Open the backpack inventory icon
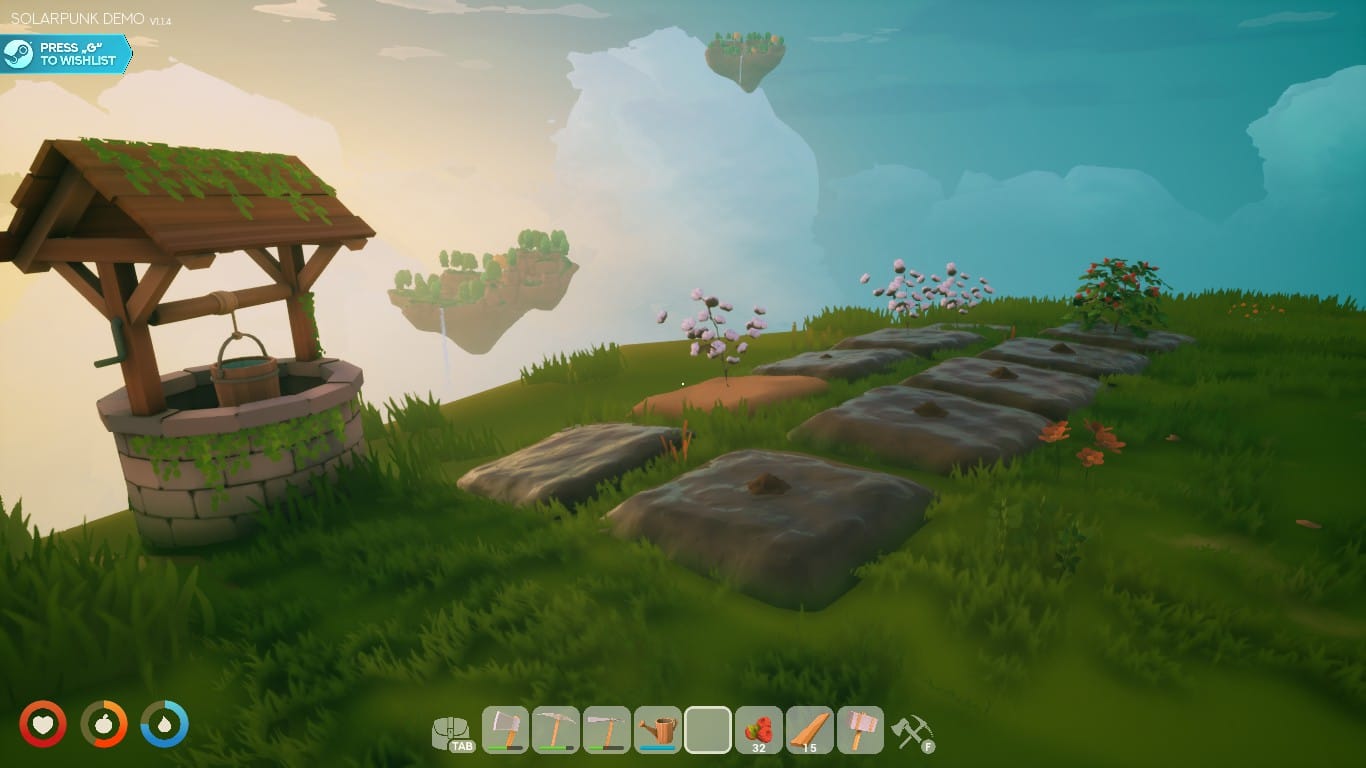 [x=452, y=732]
